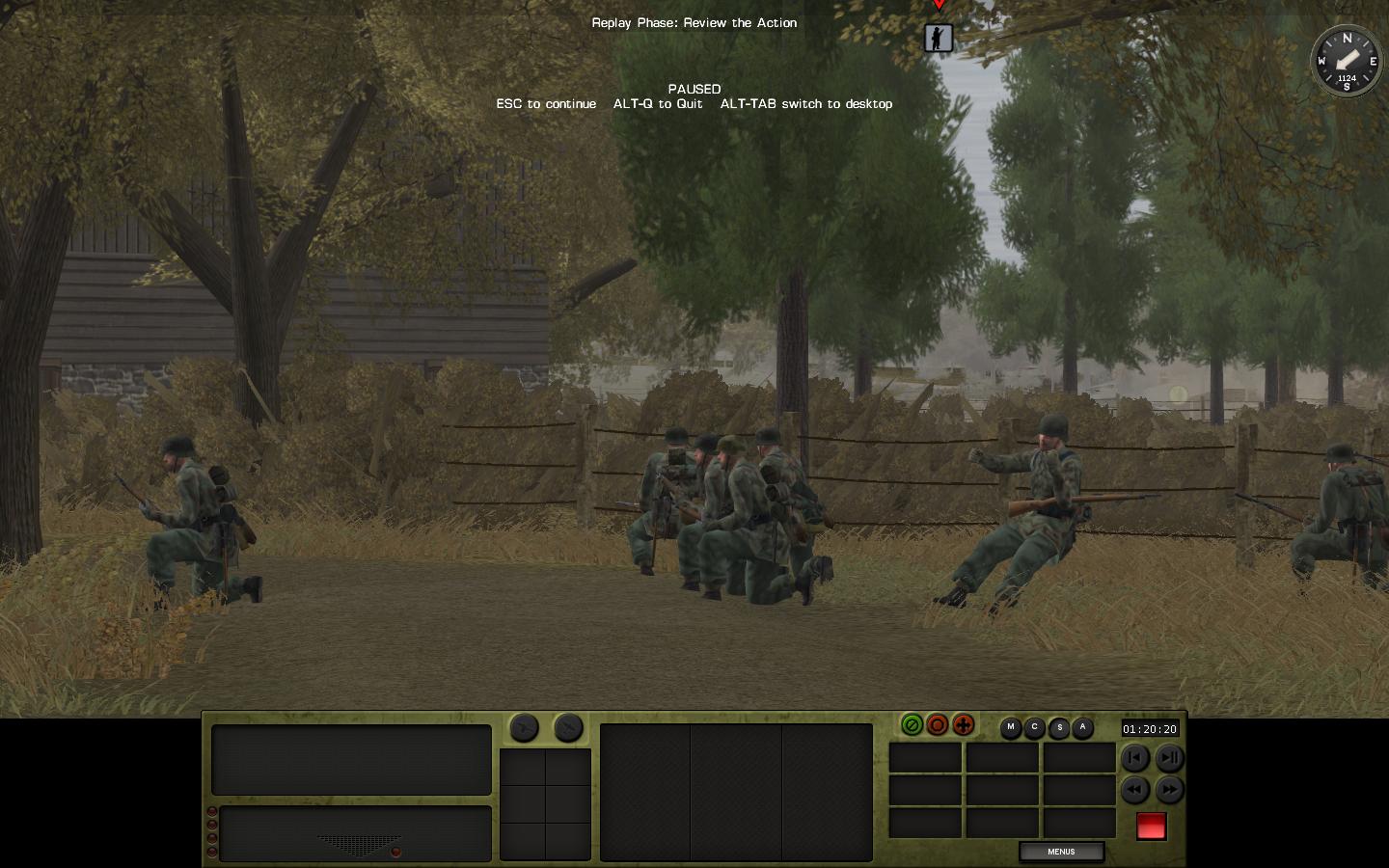Click the green movement commands icon
The width and height of the screenshot is (1389, 868).
[912, 725]
